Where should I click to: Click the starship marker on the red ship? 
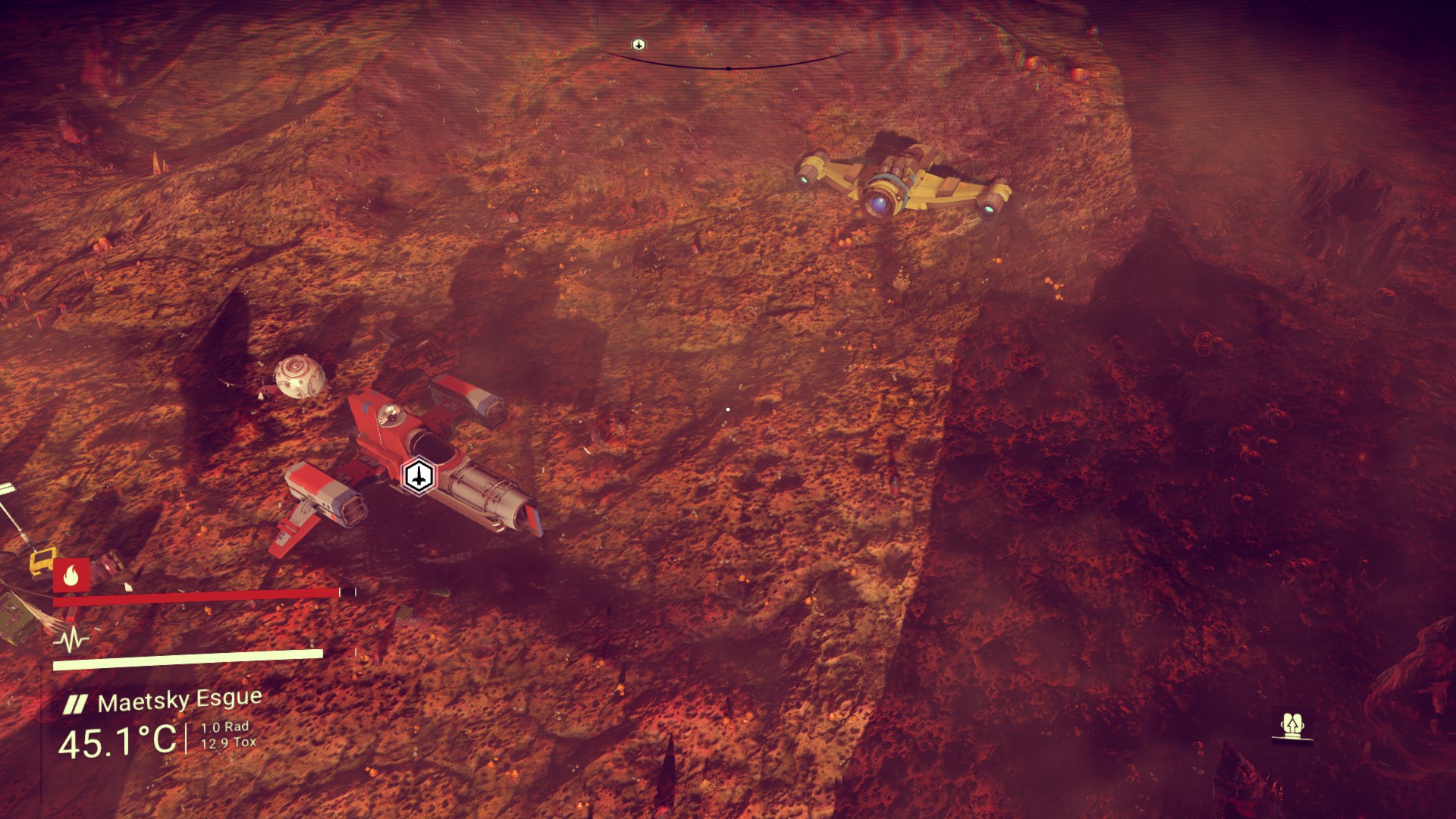pos(418,475)
